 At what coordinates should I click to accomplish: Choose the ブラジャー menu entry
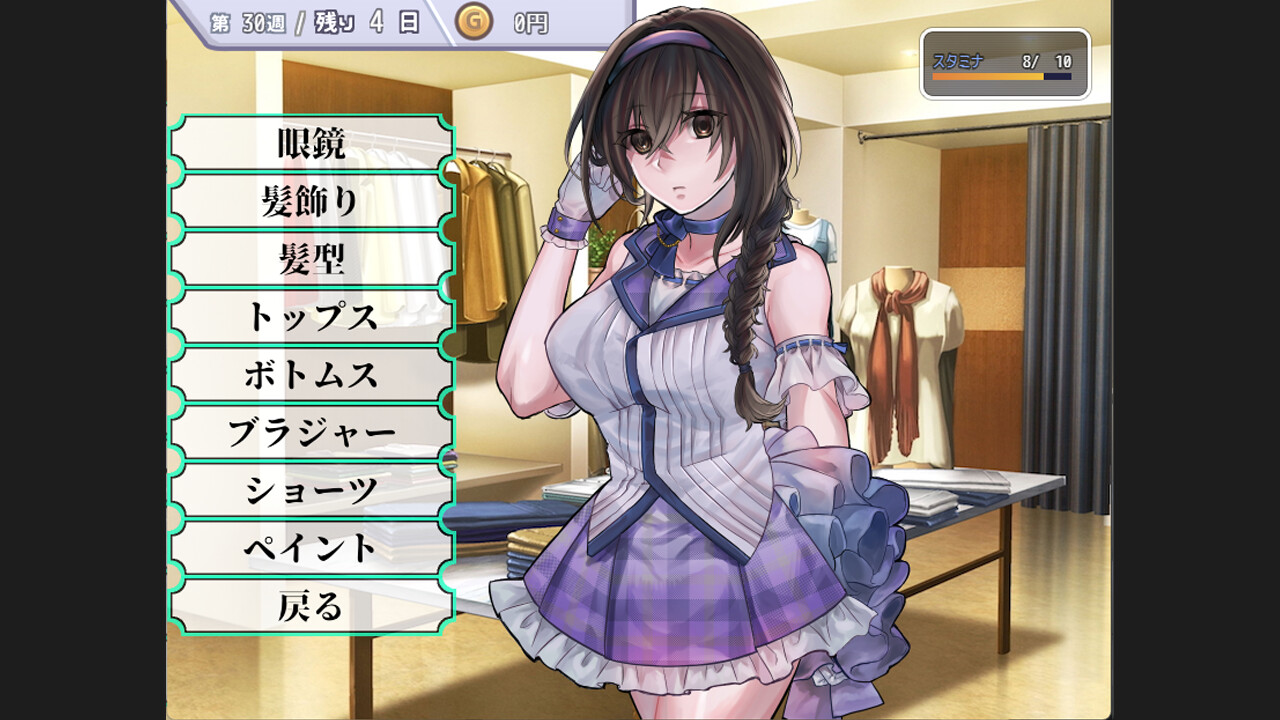(x=311, y=433)
